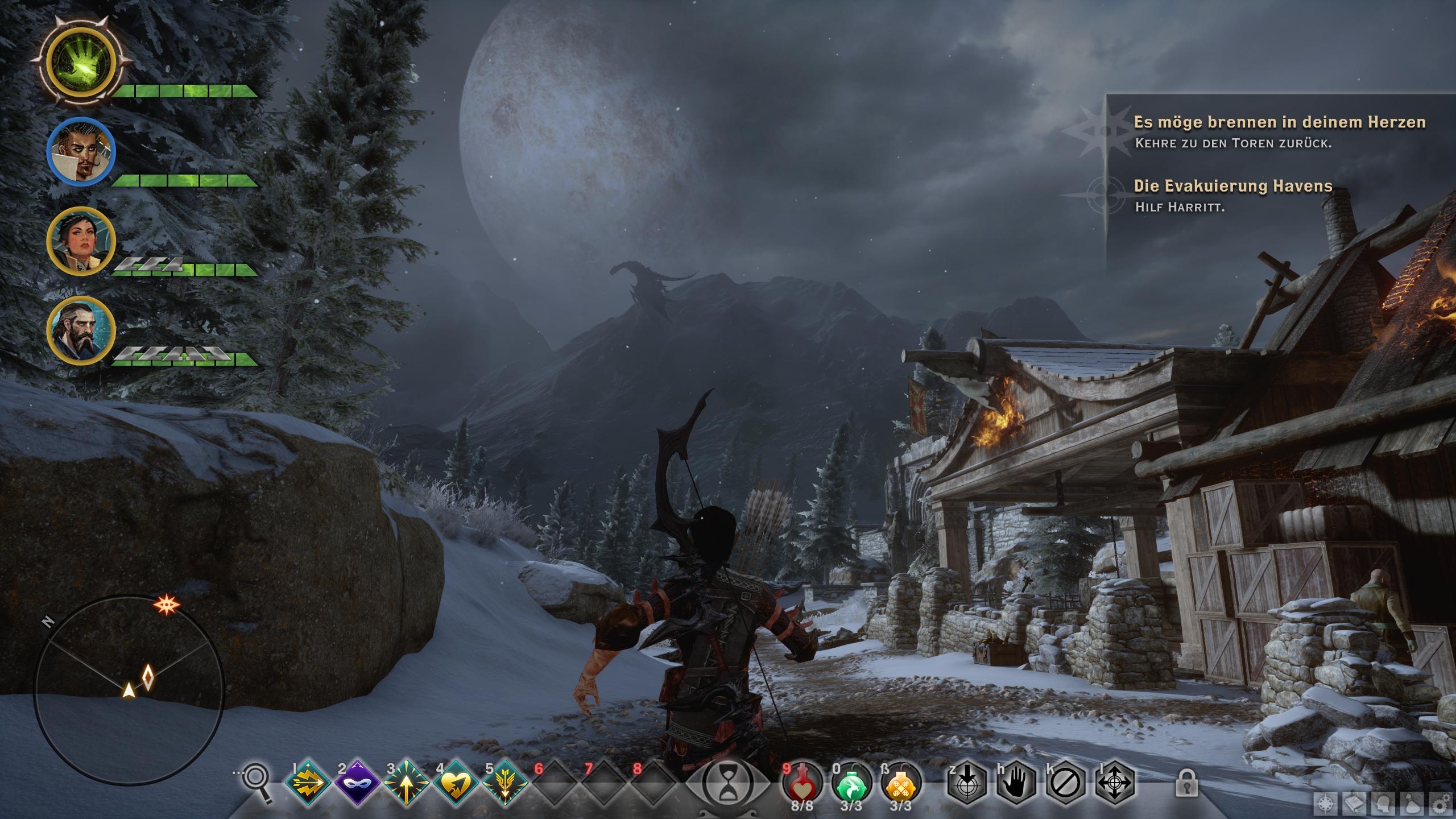1456x819 pixels.
Task: Activate the purple mask stealth ability
Action: (x=357, y=784)
